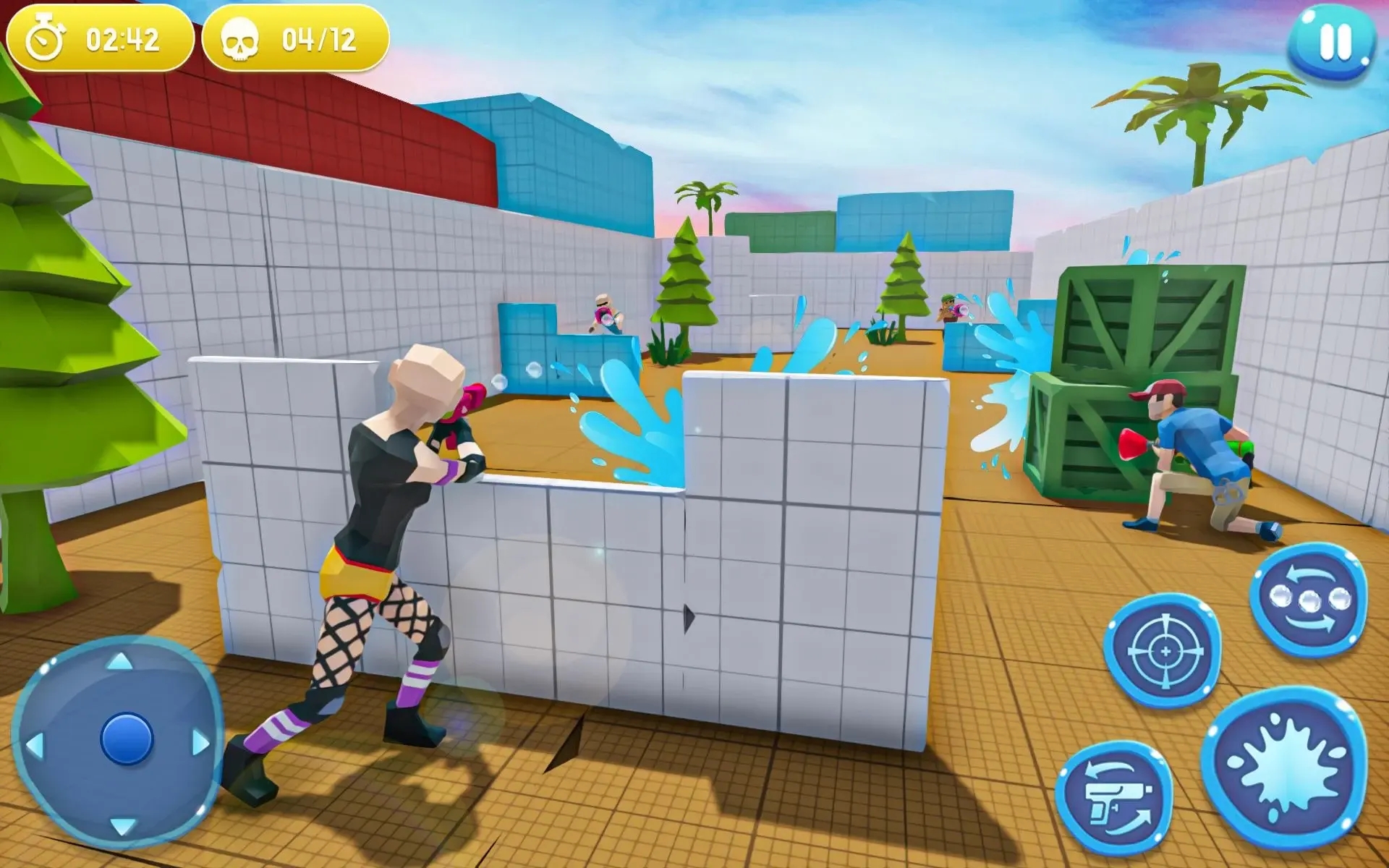The width and height of the screenshot is (1389, 868).
Task: Reload water balloons with the cycling-arrows button
Action: pos(1309,600)
